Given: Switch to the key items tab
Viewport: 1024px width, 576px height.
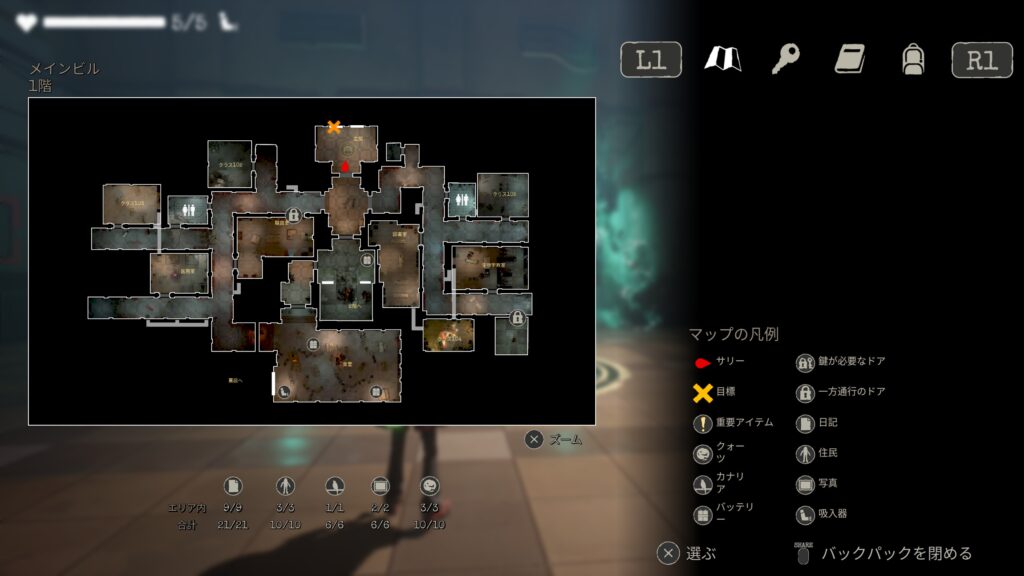Looking at the screenshot, I should point(785,59).
